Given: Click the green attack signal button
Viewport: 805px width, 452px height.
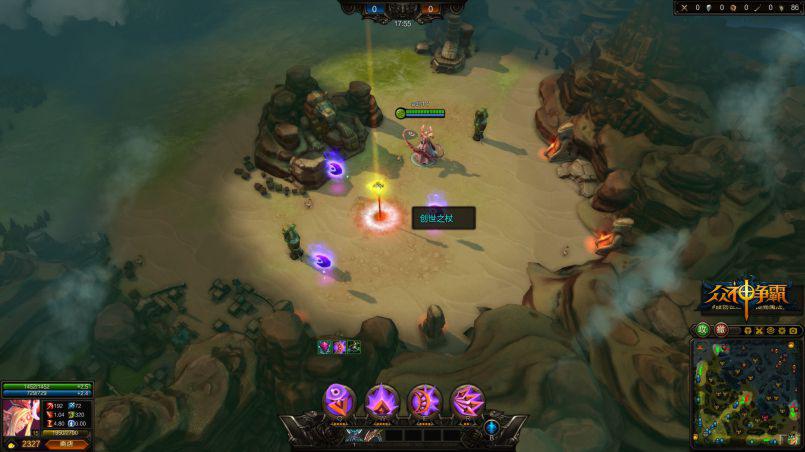Looking at the screenshot, I should point(703,330).
